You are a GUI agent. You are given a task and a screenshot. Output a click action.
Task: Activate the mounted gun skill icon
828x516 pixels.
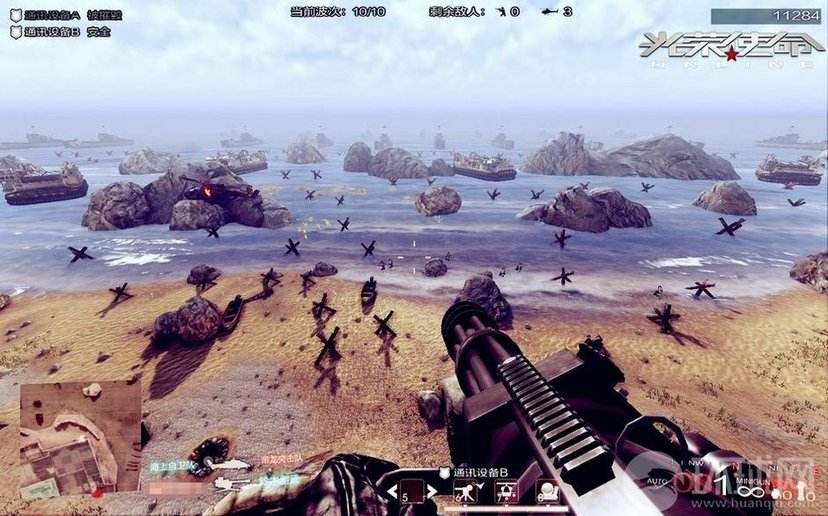tap(465, 491)
